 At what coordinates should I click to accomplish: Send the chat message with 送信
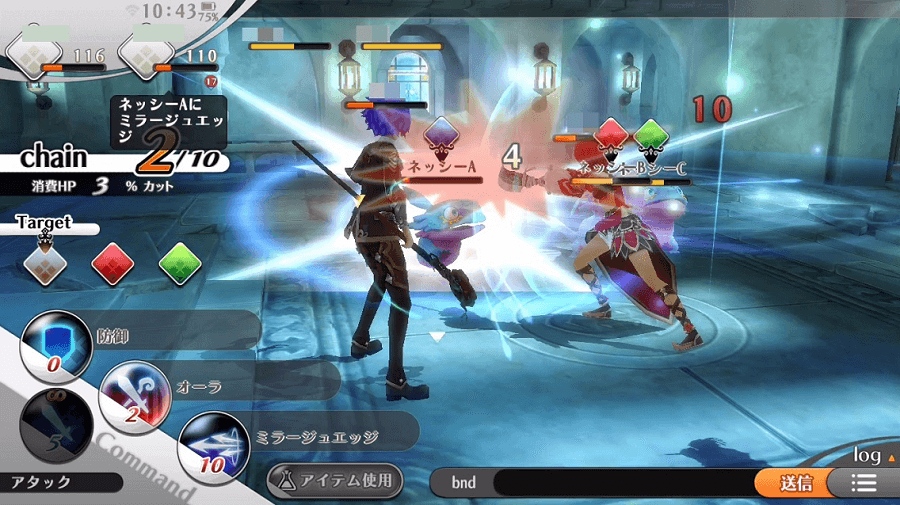point(796,483)
